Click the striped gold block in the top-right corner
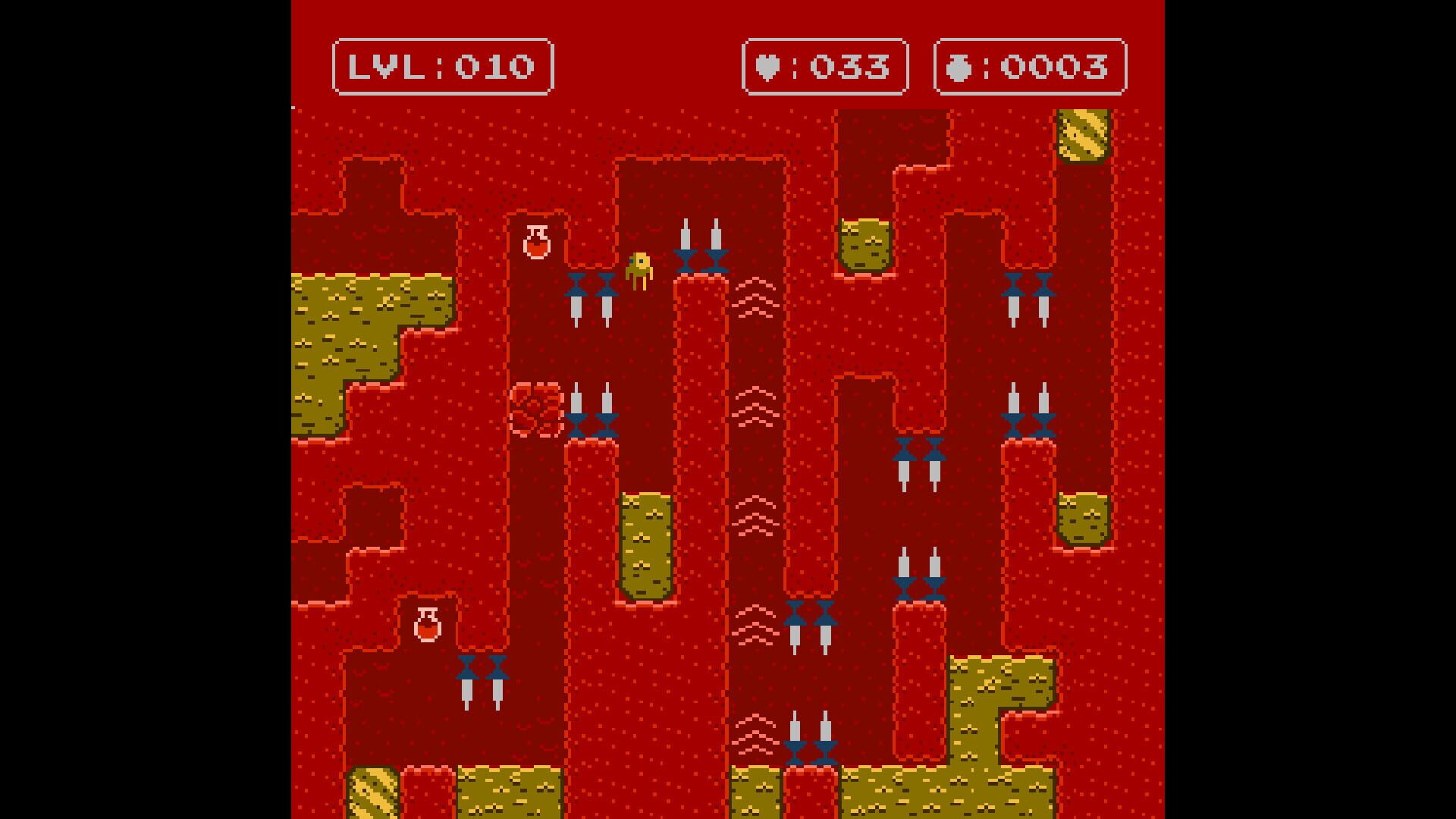Viewport: 1456px width, 819px height. [1084, 136]
